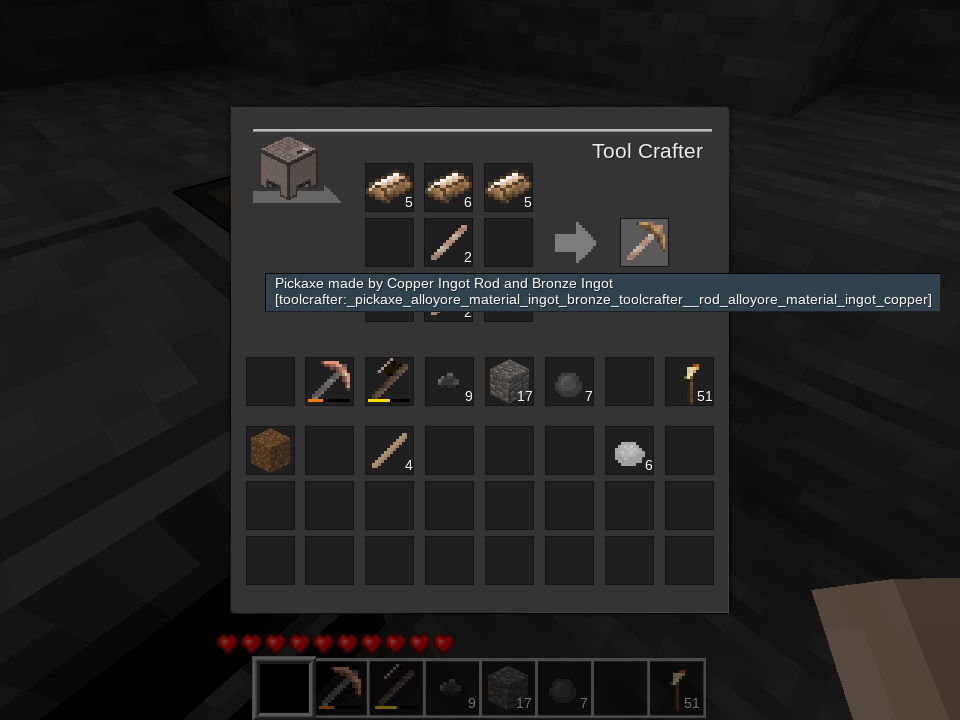Select the torch slot in the hotbar
960x720 pixels.
pyautogui.click(x=677, y=688)
